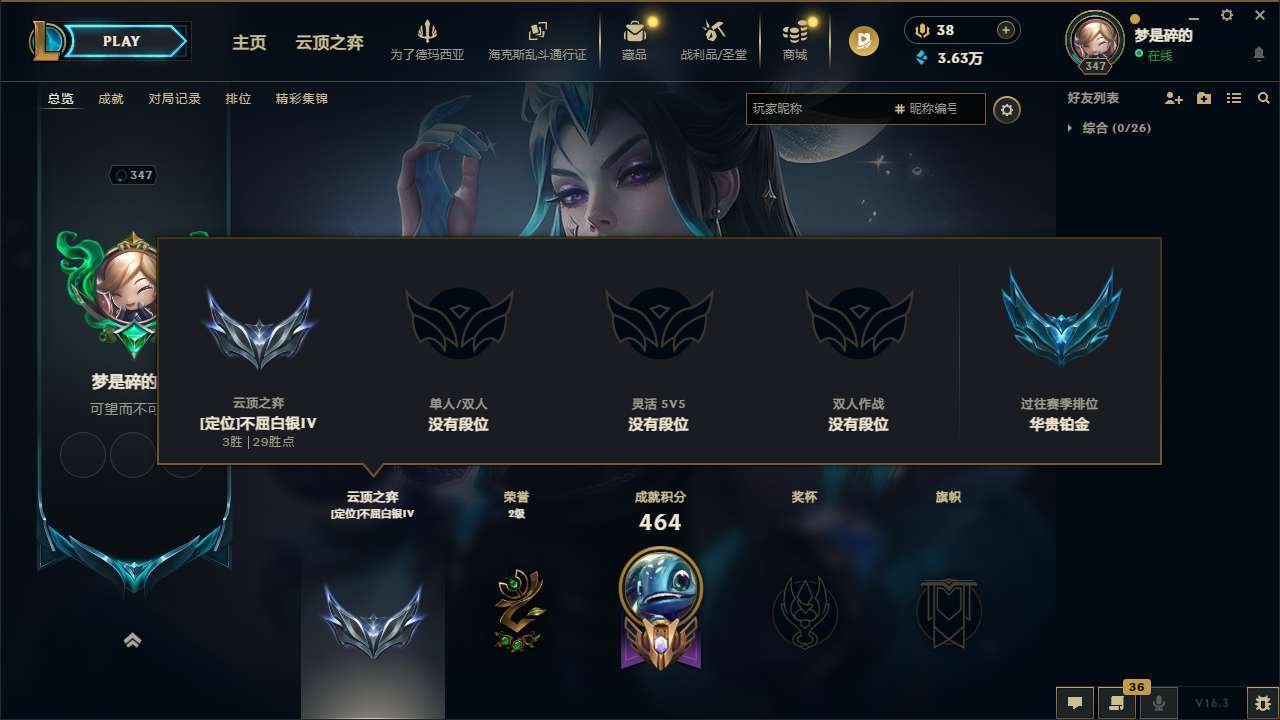Open friend search with the magnifier icon
Screen dimensions: 1280x720
1263,98
